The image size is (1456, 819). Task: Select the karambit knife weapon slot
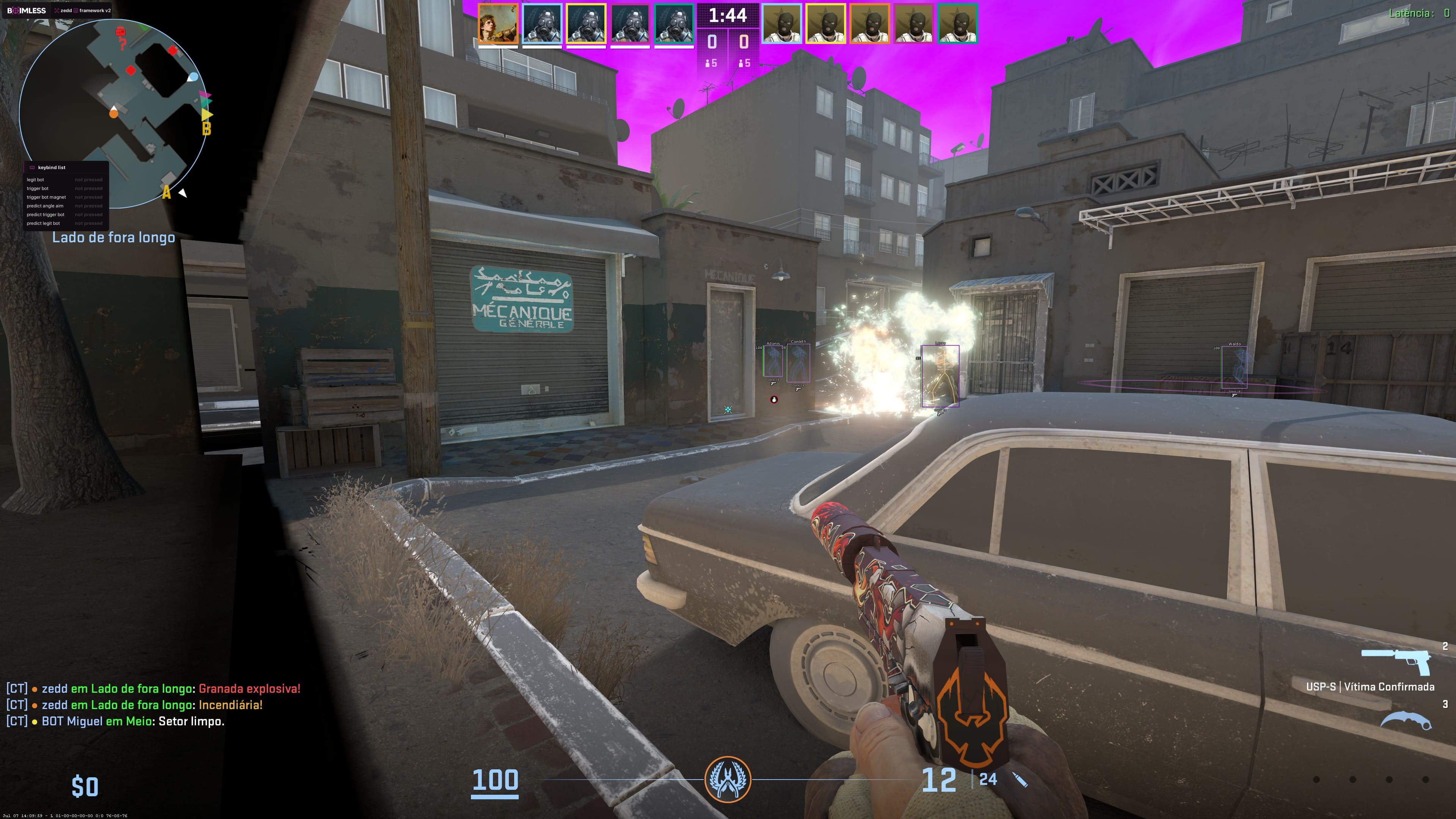coord(1406,720)
